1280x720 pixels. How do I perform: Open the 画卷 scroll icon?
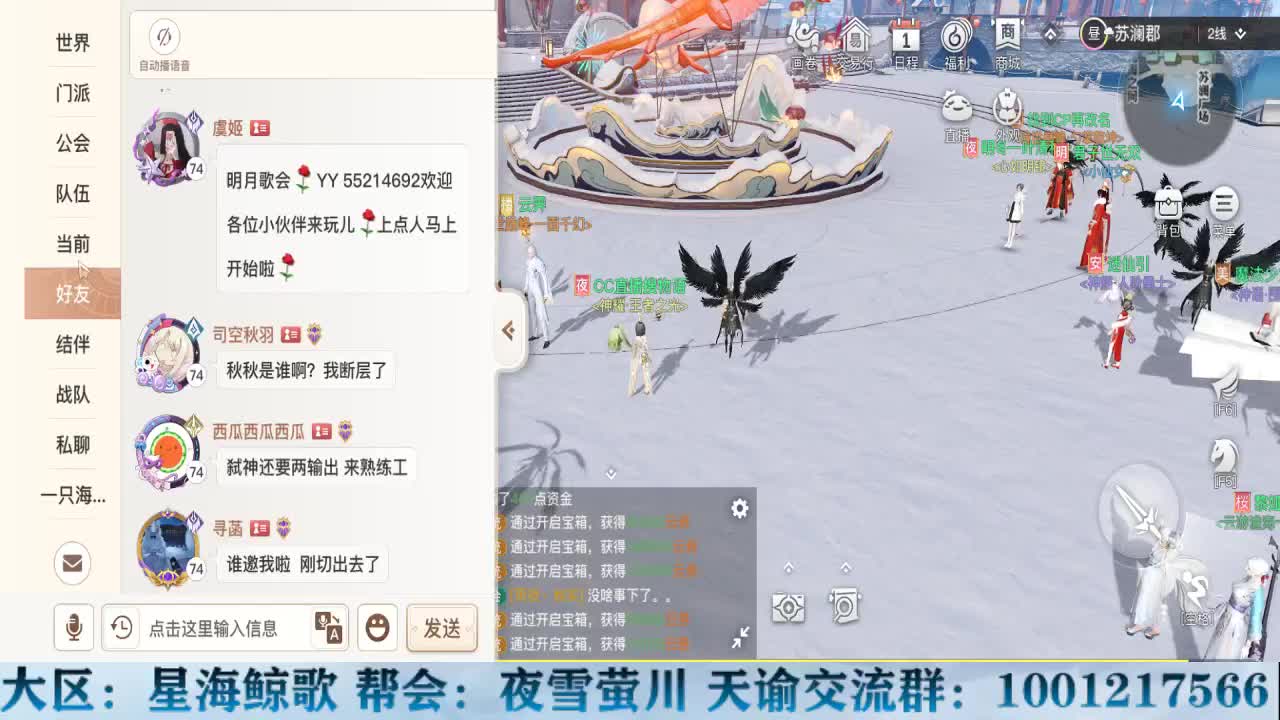pos(806,35)
